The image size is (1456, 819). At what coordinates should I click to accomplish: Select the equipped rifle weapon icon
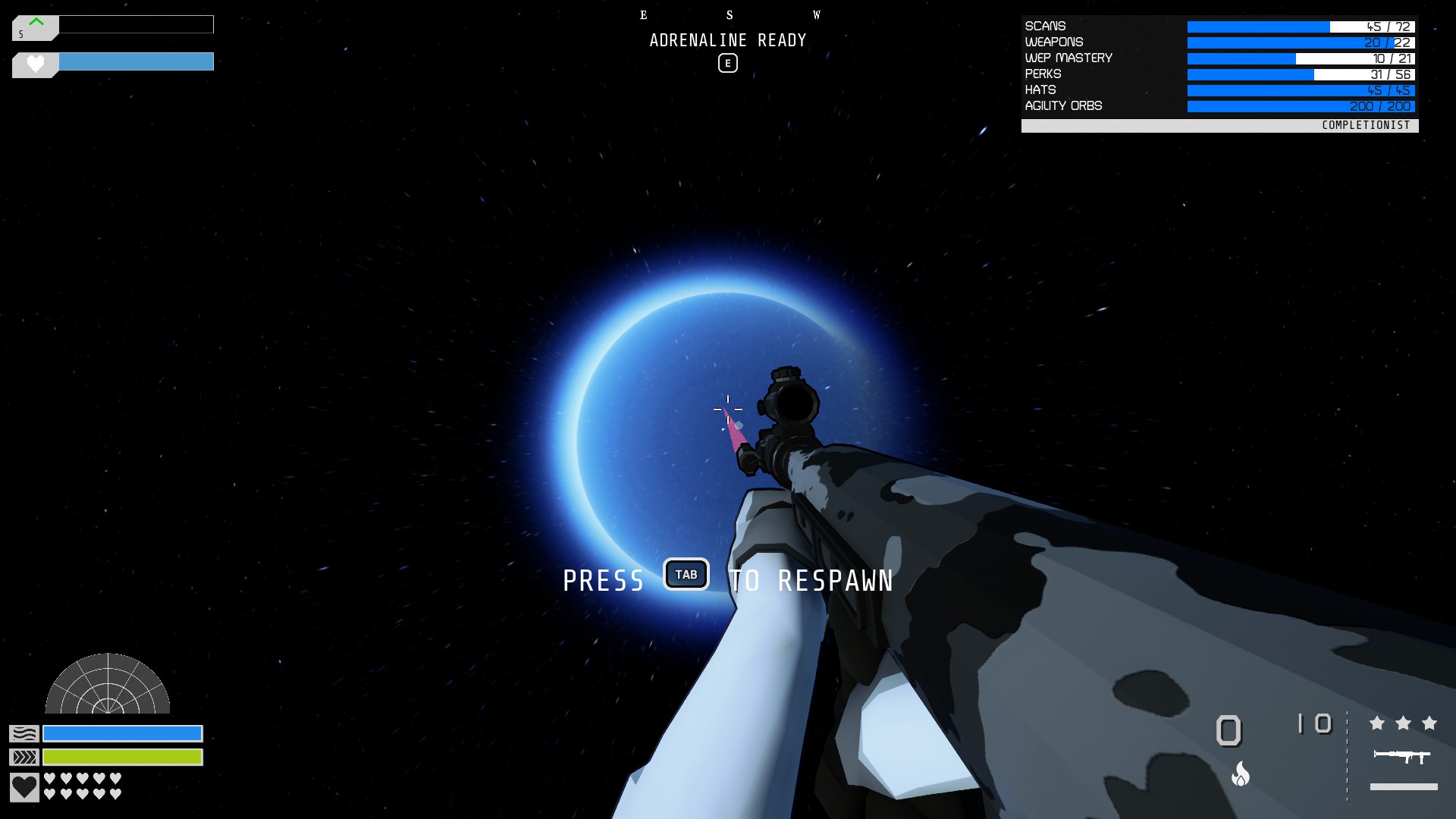[1401, 756]
